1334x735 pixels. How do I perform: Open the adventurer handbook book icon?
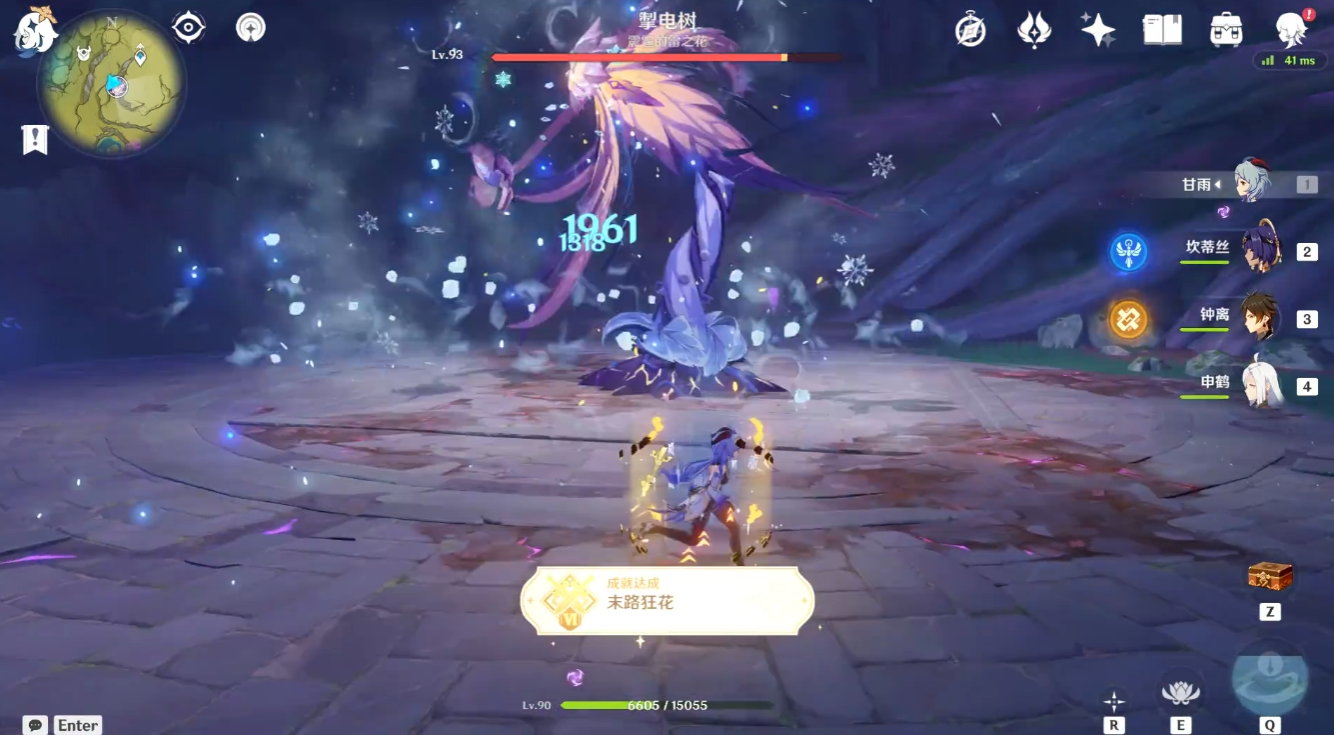(x=1162, y=30)
